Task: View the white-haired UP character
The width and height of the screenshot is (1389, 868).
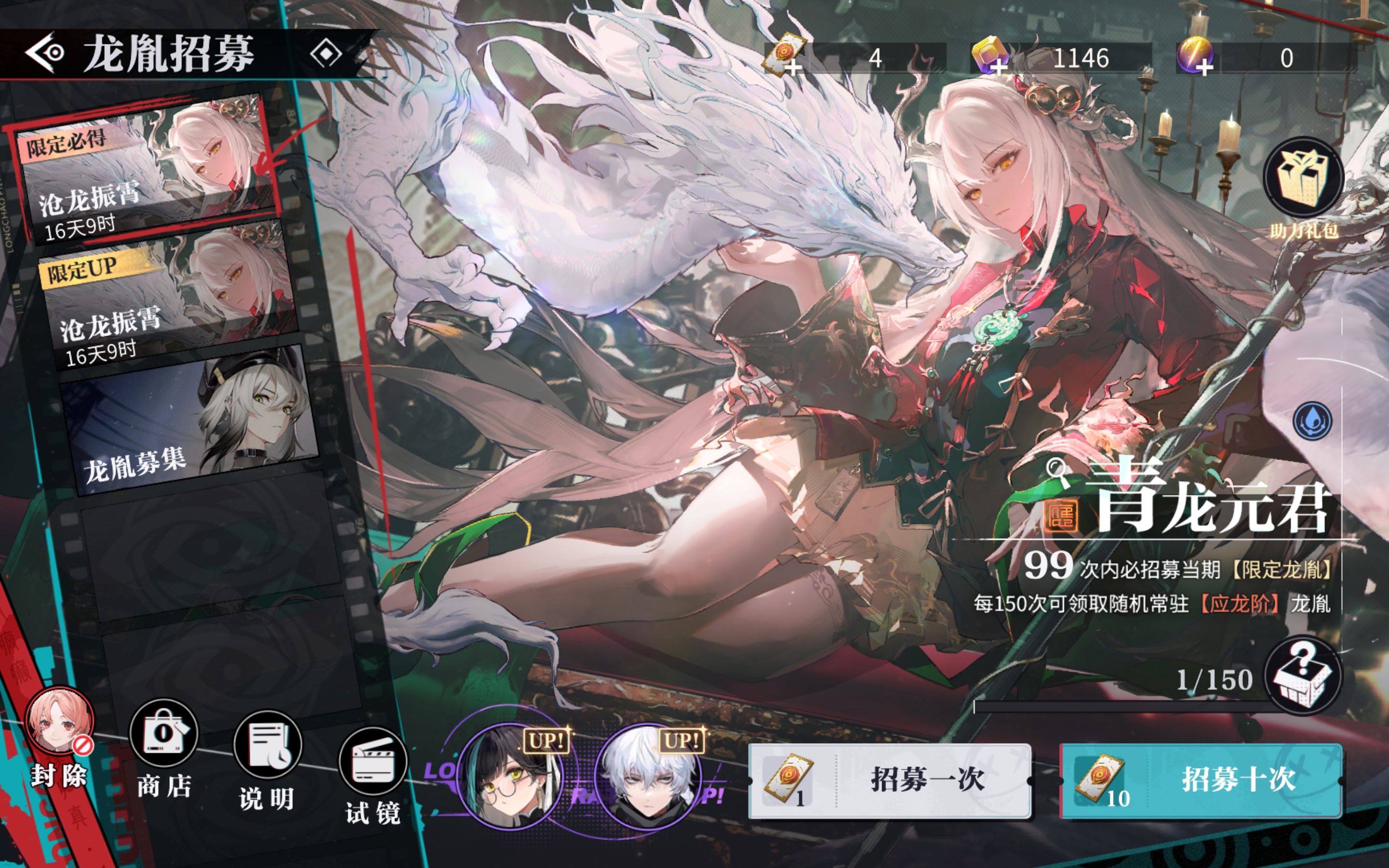Action: pos(649,775)
